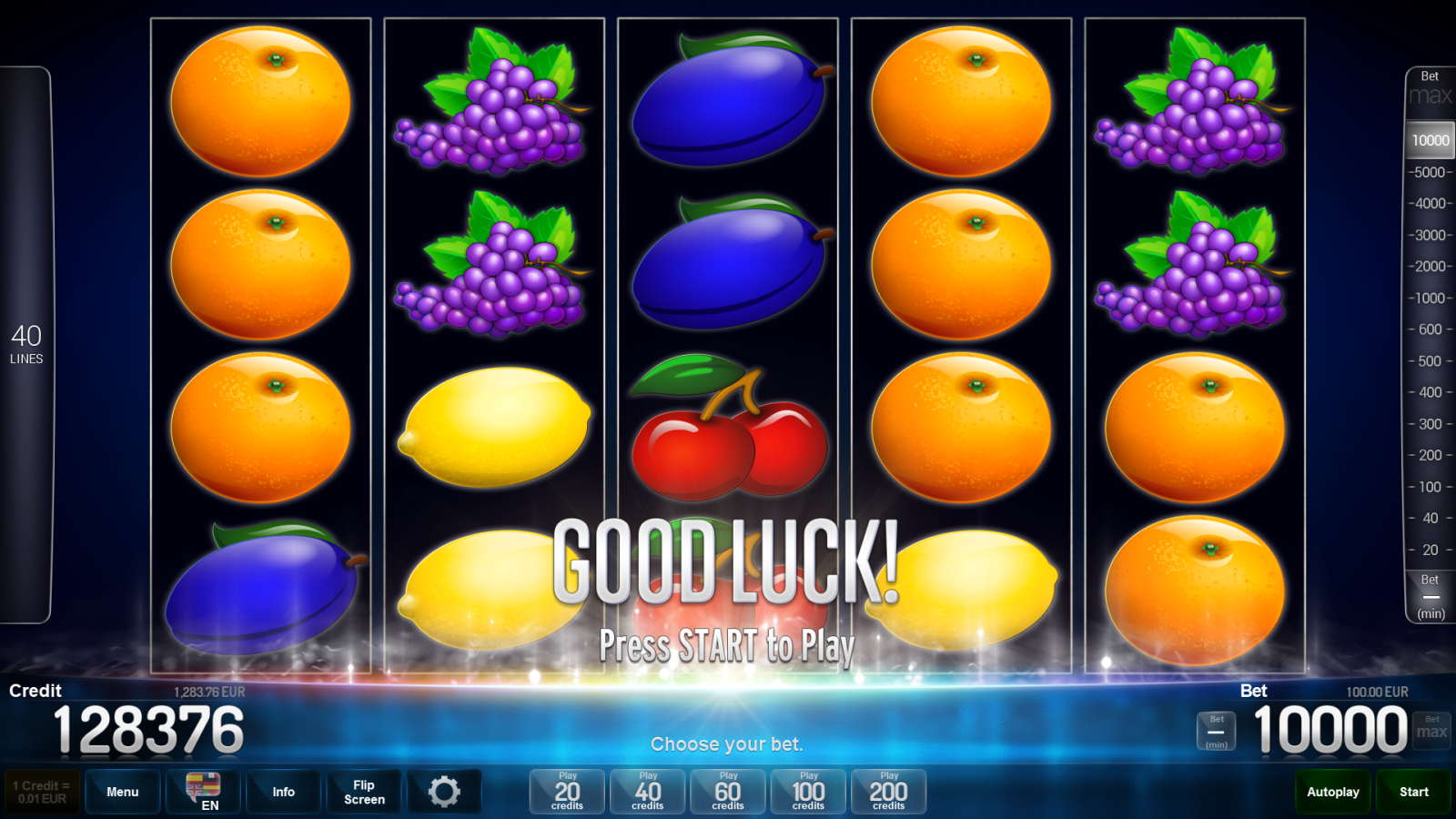Screen dimensions: 1456x819
Task: Click the Credit total showing 128376
Action: coord(150,728)
